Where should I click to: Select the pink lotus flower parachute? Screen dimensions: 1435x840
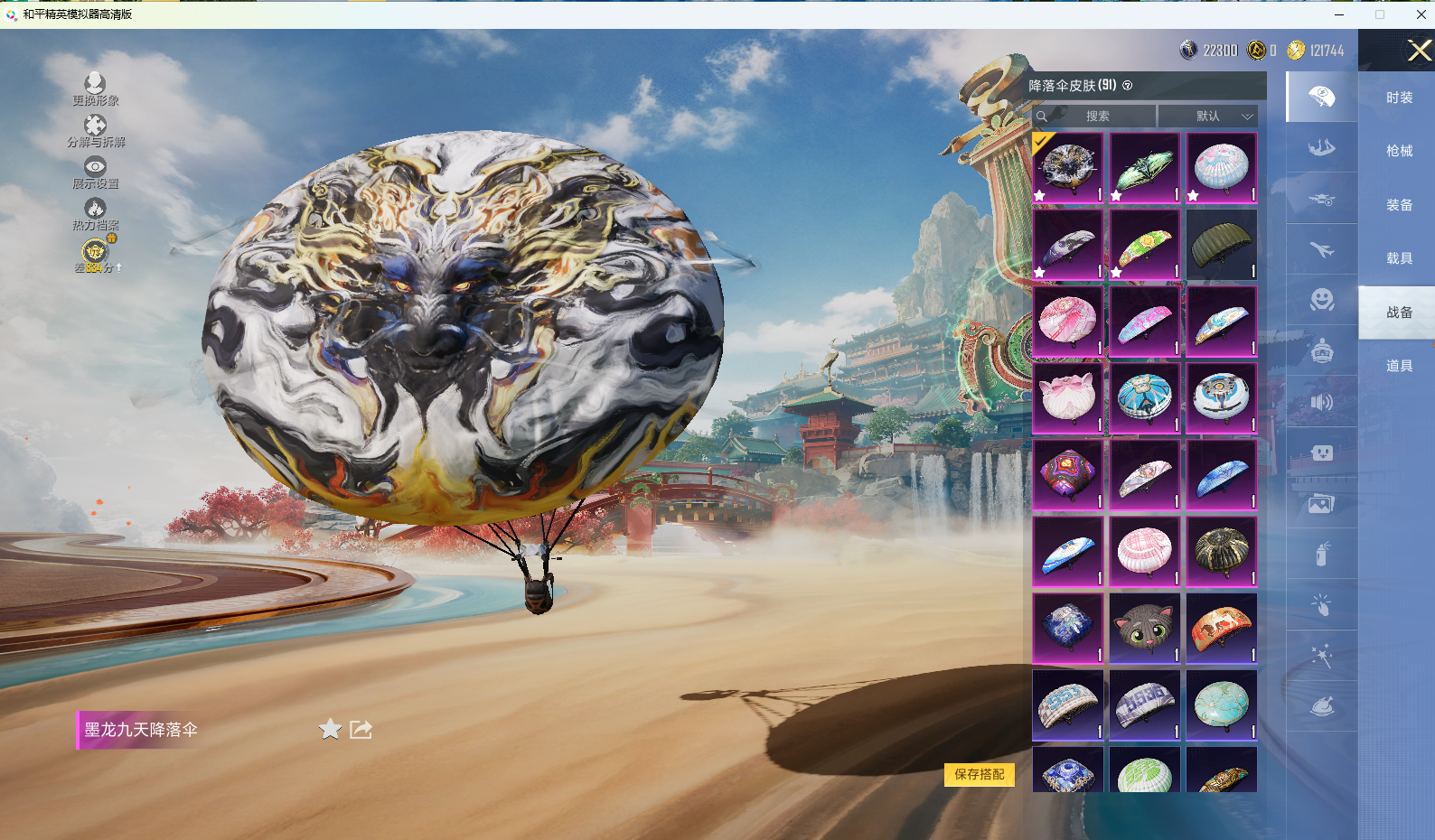[x=1067, y=397]
